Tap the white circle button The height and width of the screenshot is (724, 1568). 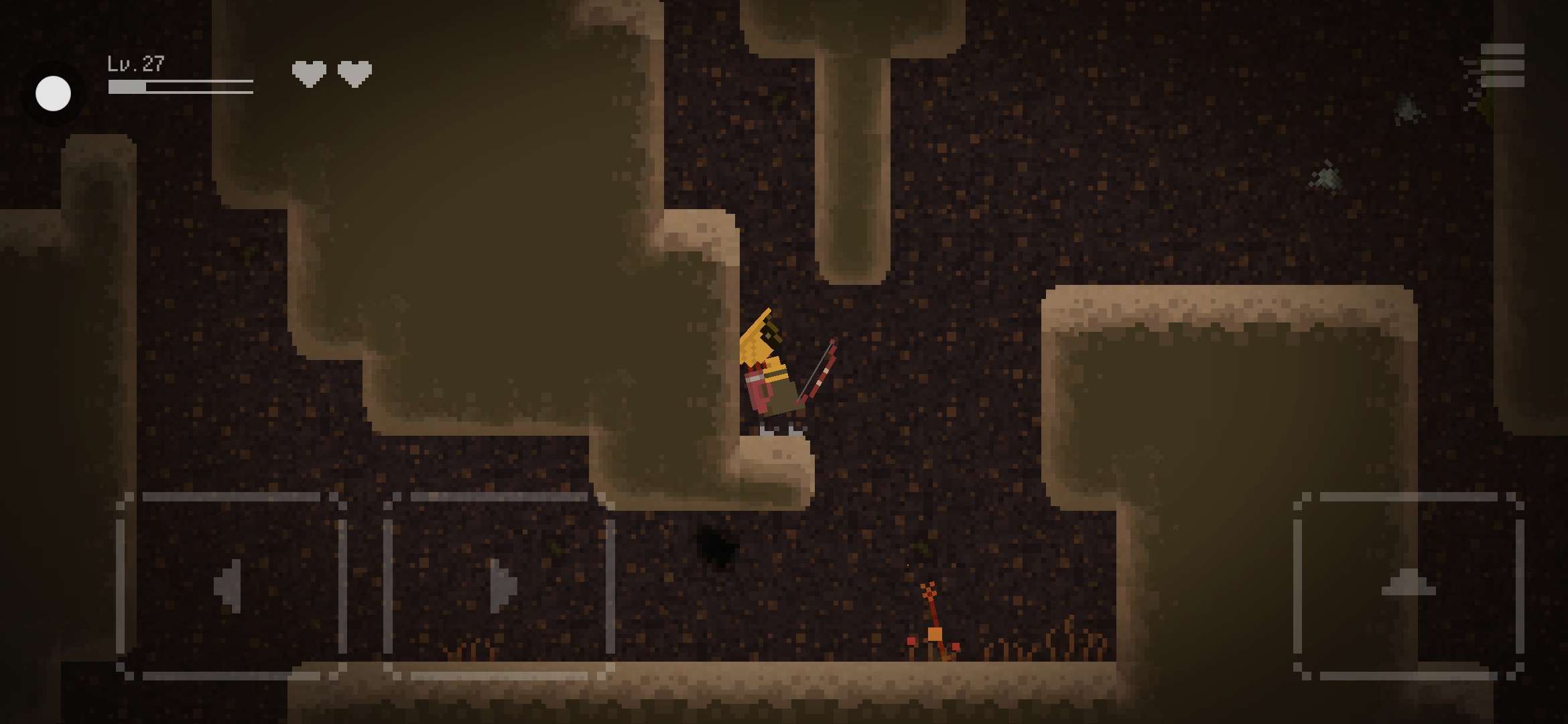[54, 93]
